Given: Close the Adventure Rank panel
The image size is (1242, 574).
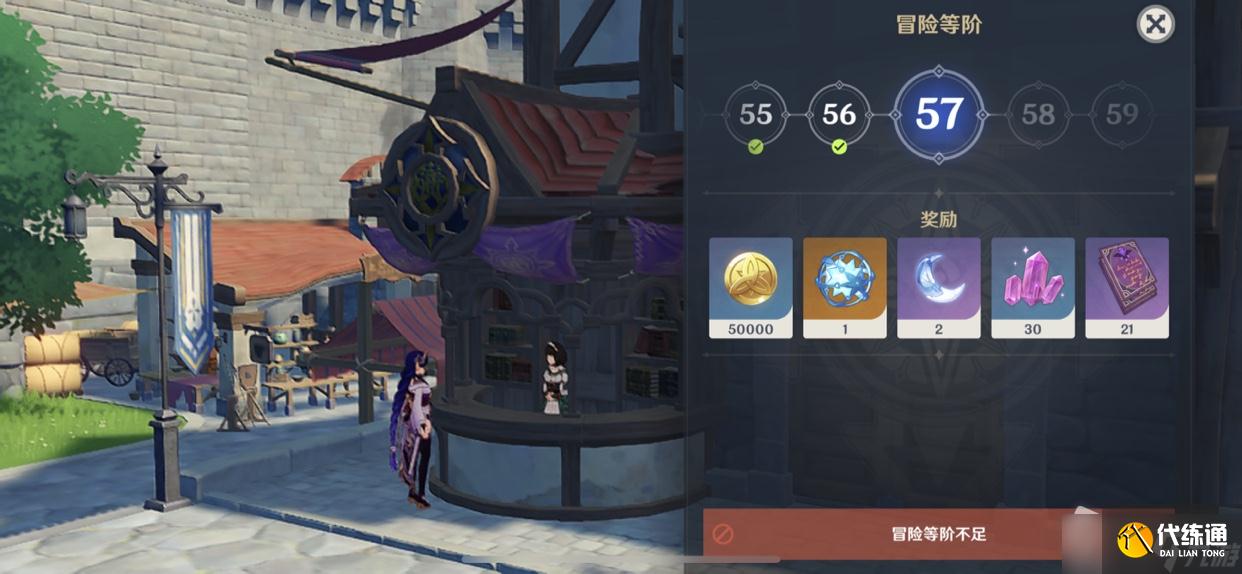Looking at the screenshot, I should tap(1155, 24).
